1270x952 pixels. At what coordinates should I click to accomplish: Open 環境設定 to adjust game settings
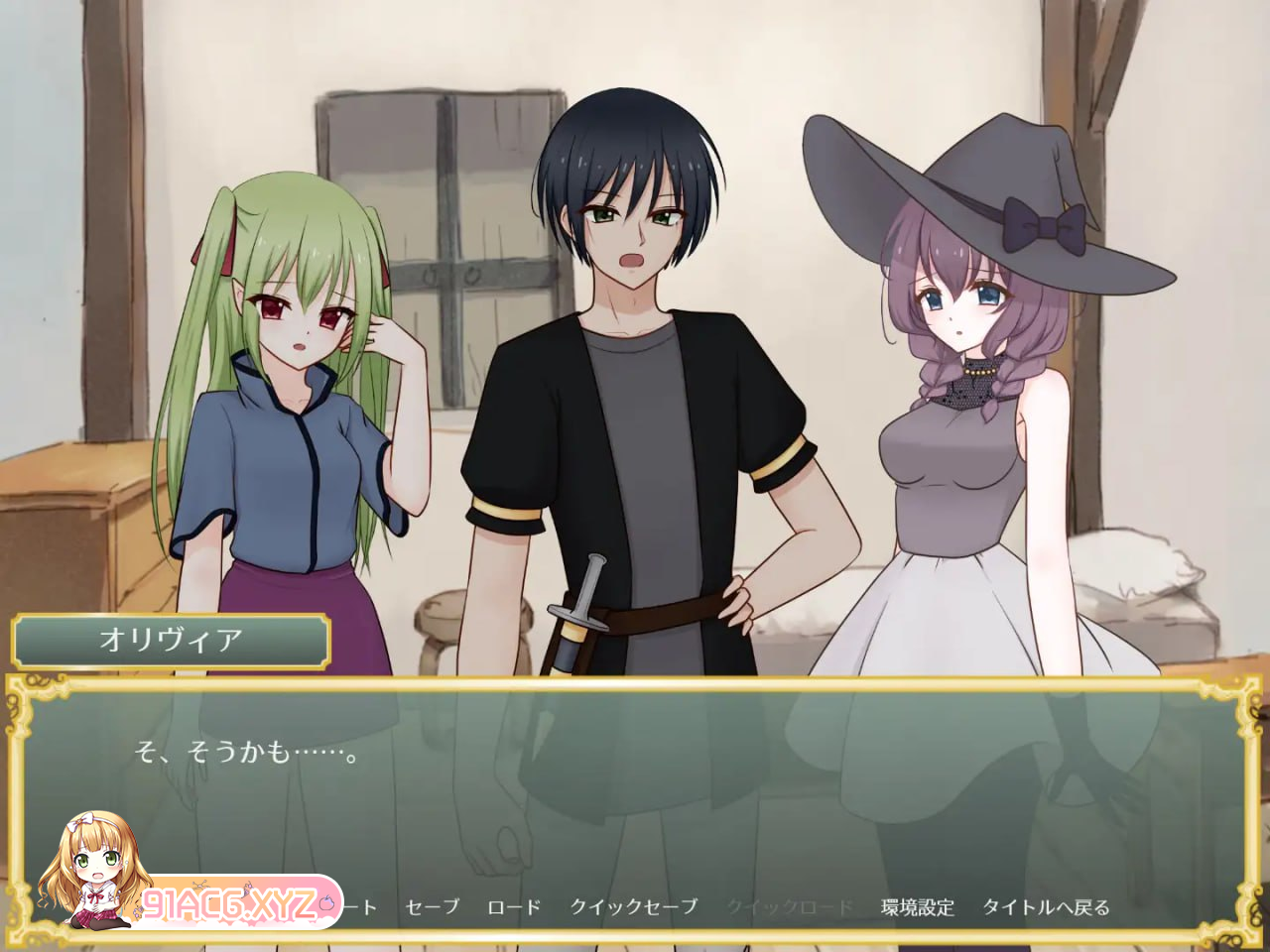(918, 904)
